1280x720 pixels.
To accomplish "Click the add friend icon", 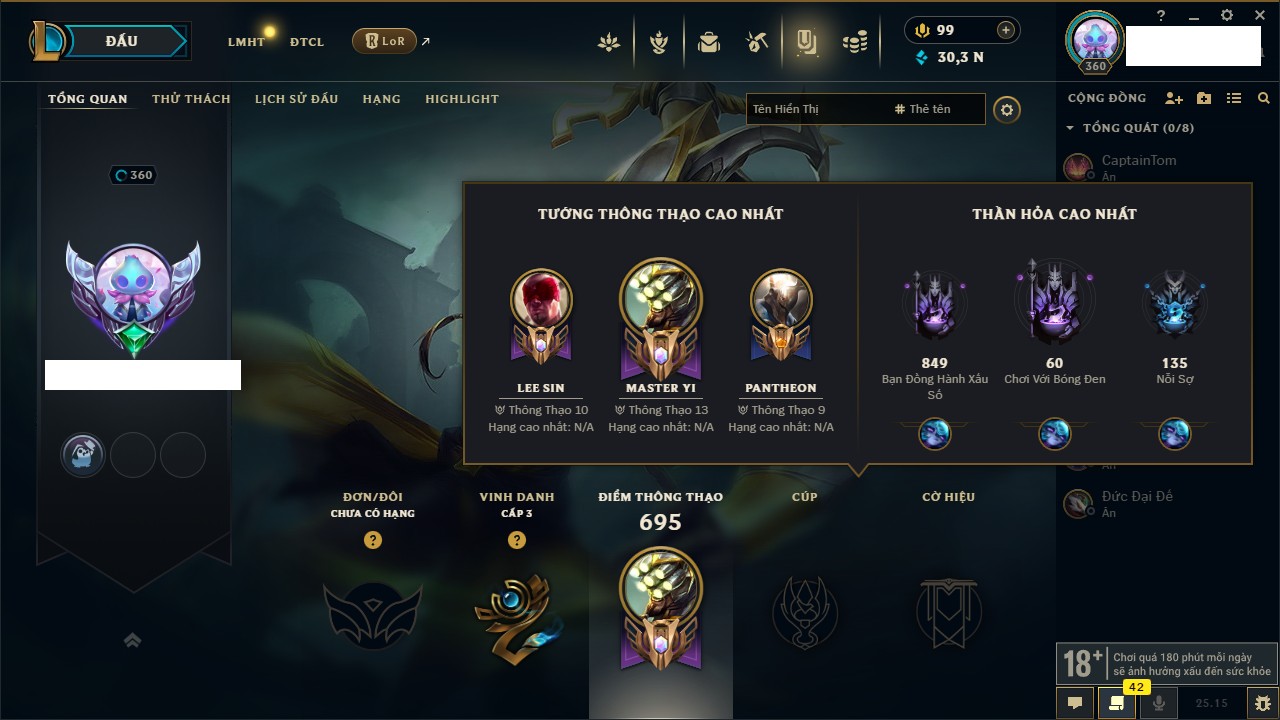I will tap(1174, 98).
